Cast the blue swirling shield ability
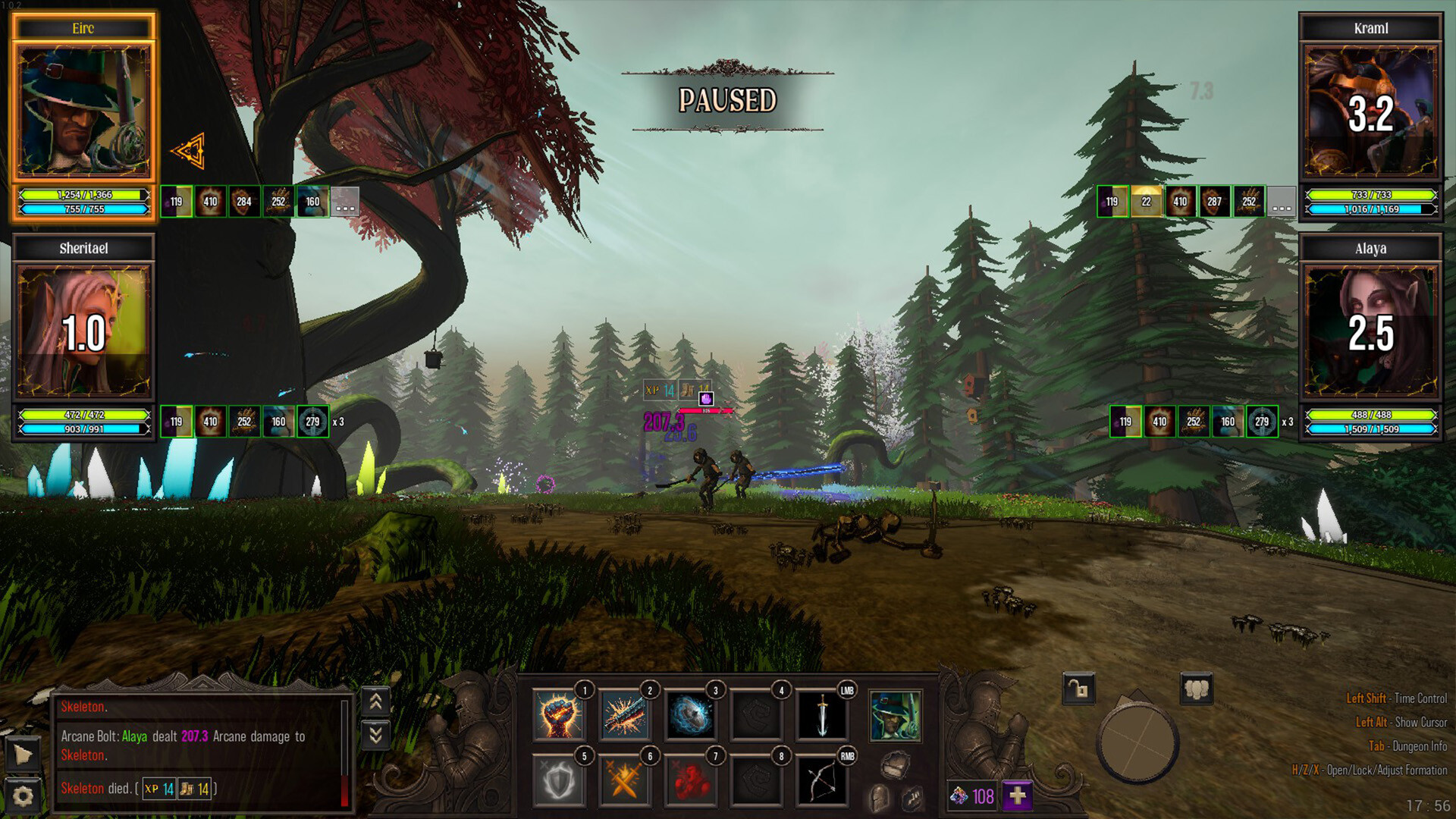The width and height of the screenshot is (1456, 819). (690, 716)
